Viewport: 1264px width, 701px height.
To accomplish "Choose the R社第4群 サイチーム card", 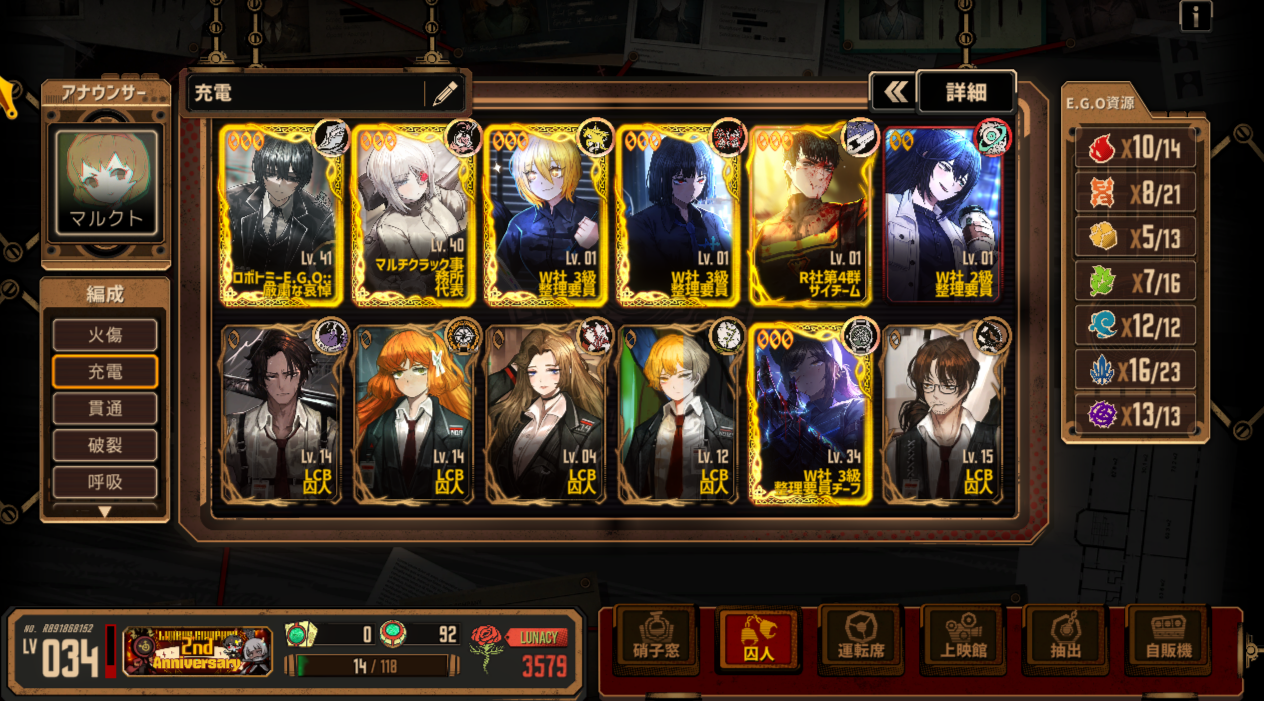I will (811, 215).
